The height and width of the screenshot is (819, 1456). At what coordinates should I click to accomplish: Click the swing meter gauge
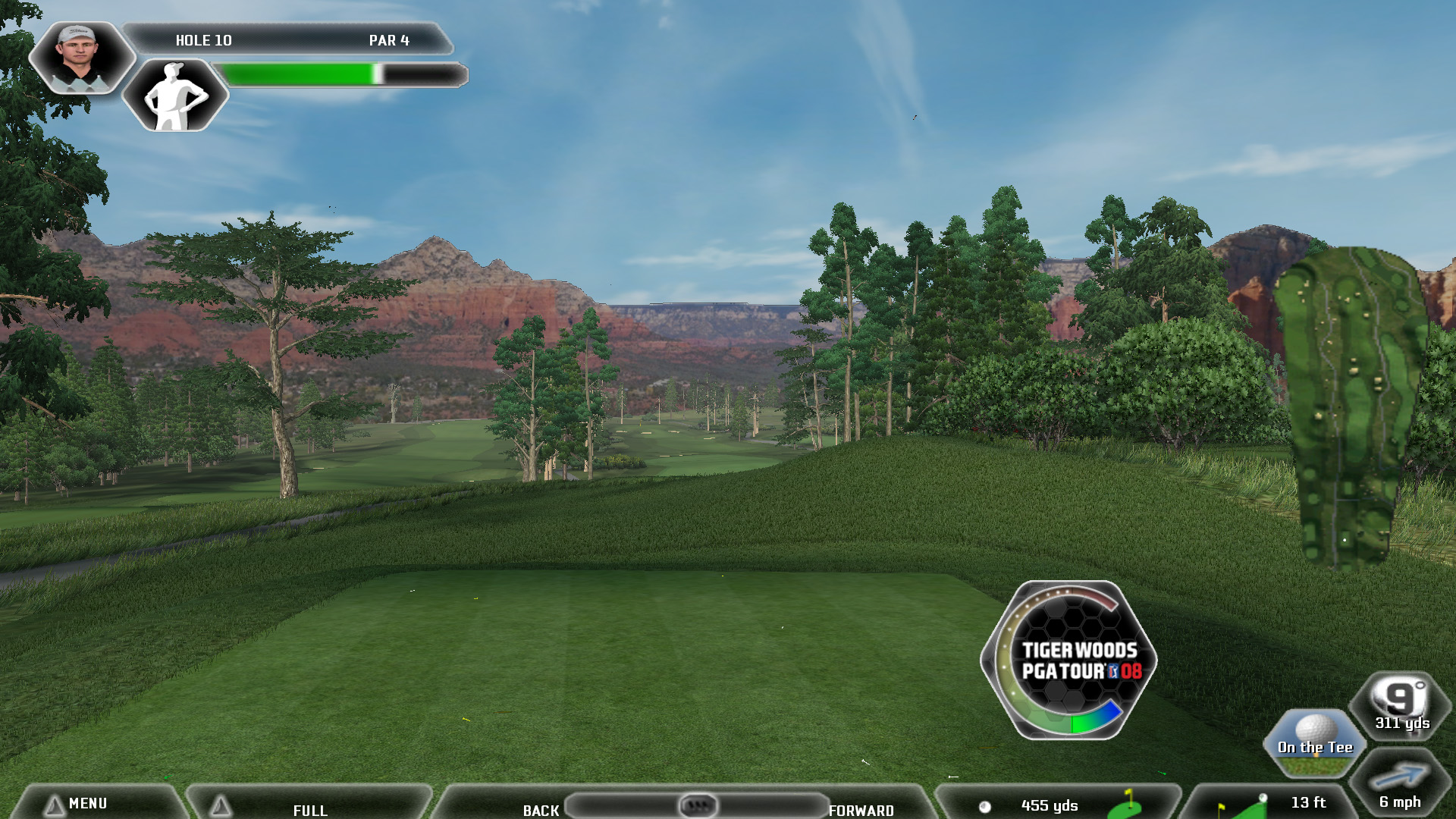[1068, 661]
